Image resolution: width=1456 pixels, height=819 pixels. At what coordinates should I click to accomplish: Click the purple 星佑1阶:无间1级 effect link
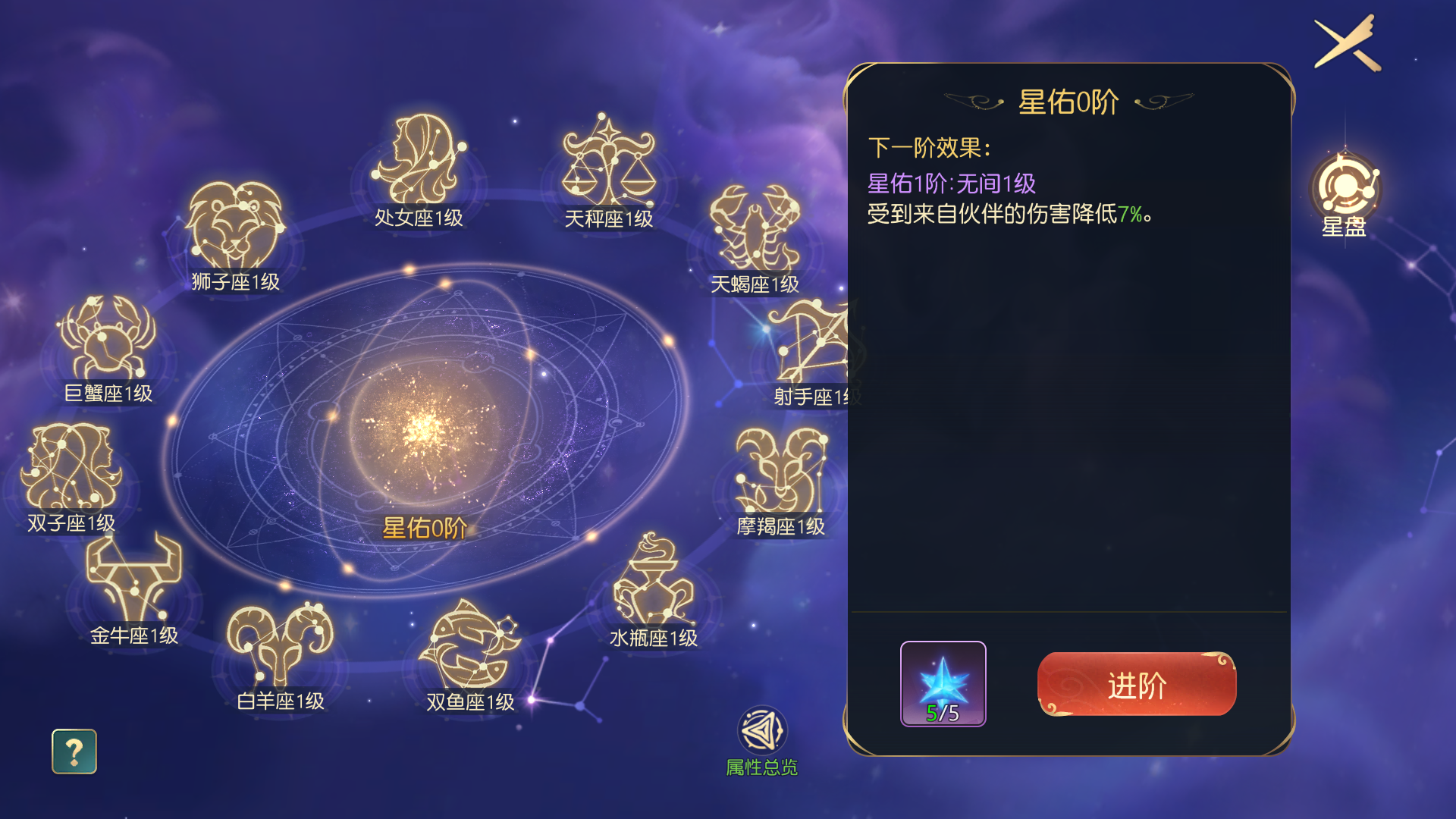[952, 183]
